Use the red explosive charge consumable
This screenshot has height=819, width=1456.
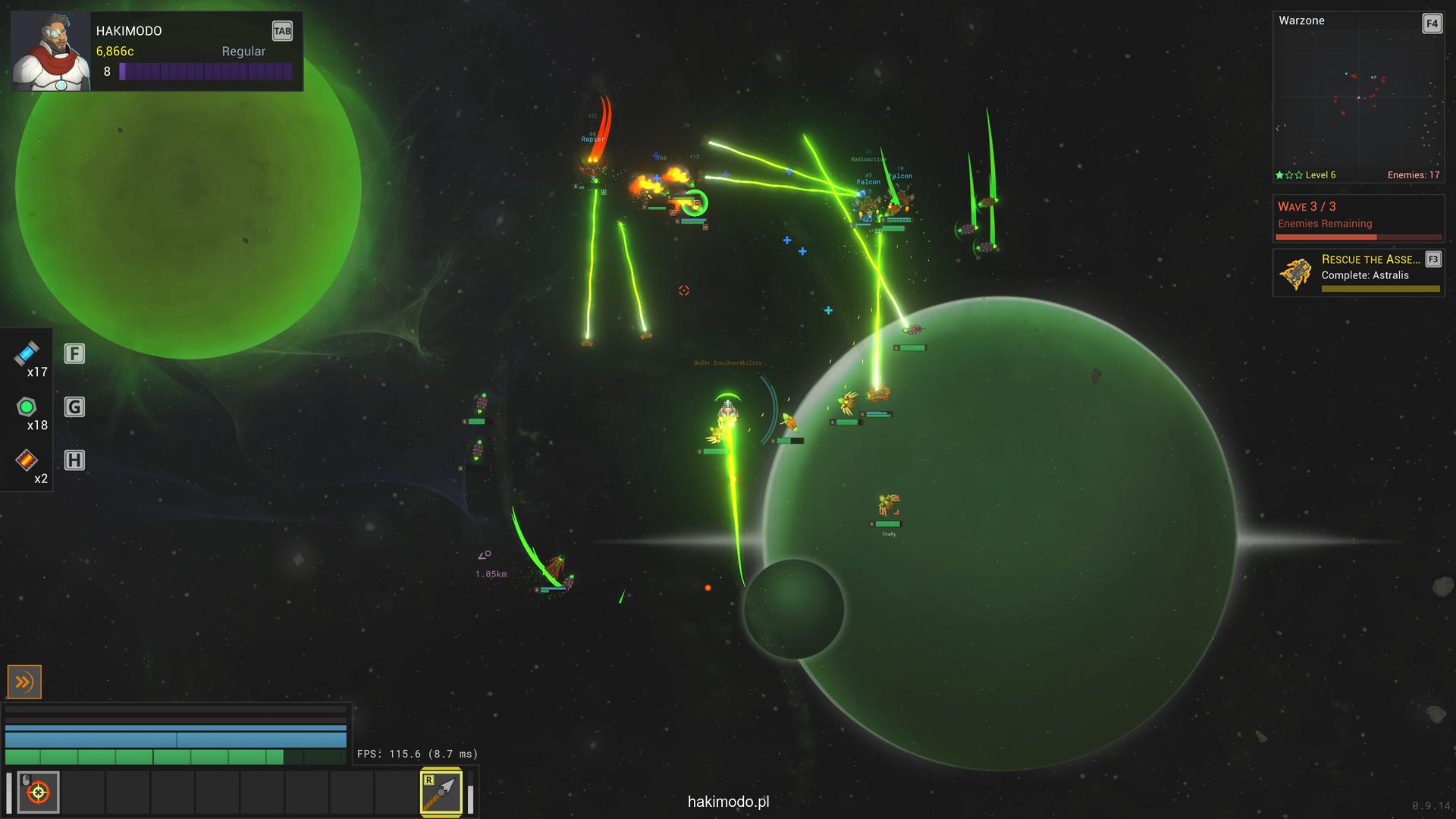[27, 460]
